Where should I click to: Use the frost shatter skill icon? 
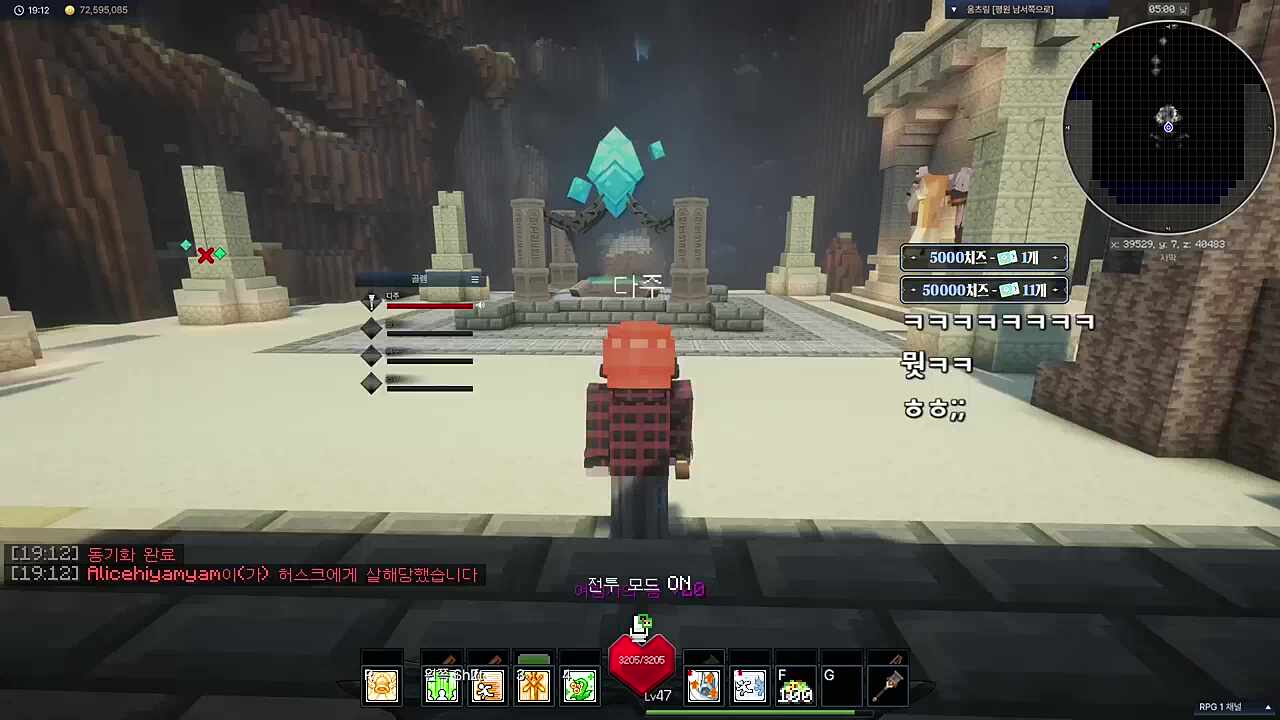pyautogui.click(x=749, y=684)
